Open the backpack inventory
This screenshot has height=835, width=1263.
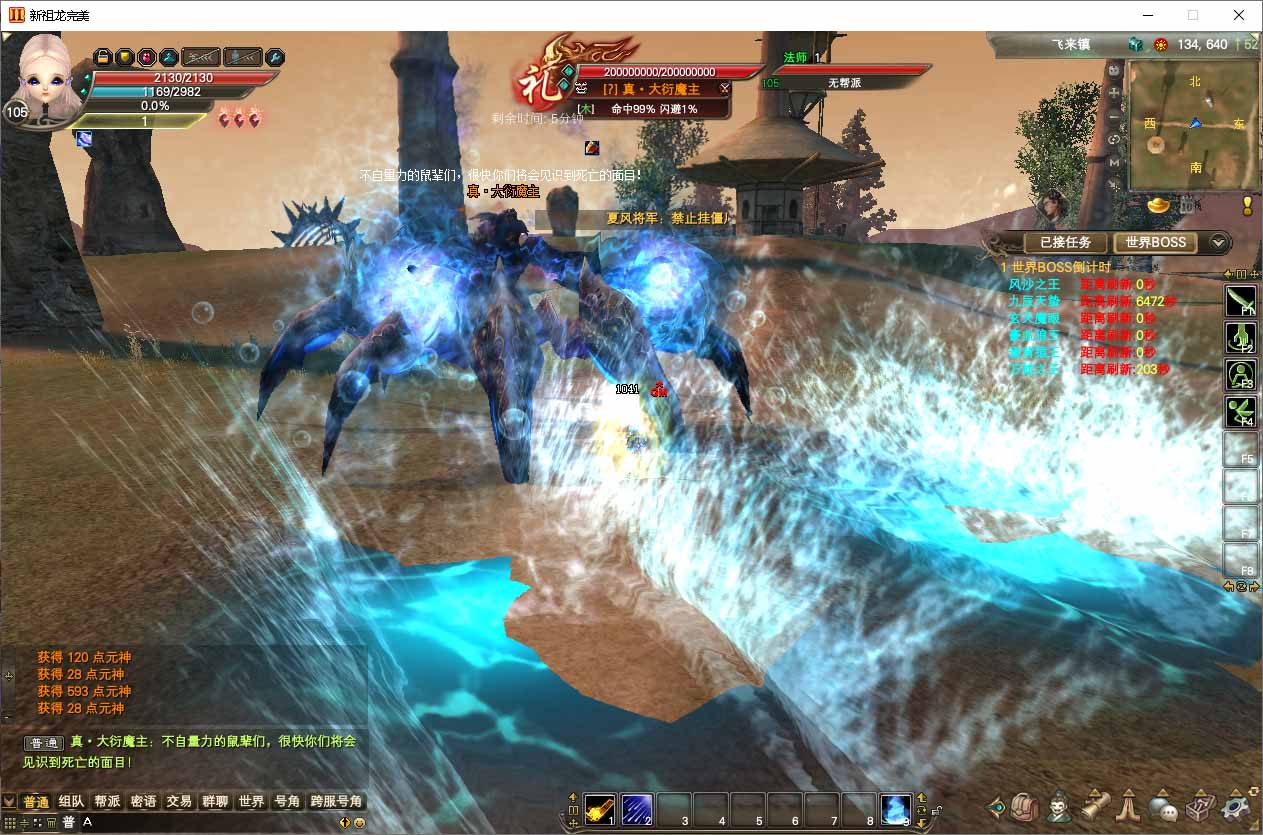(1025, 805)
